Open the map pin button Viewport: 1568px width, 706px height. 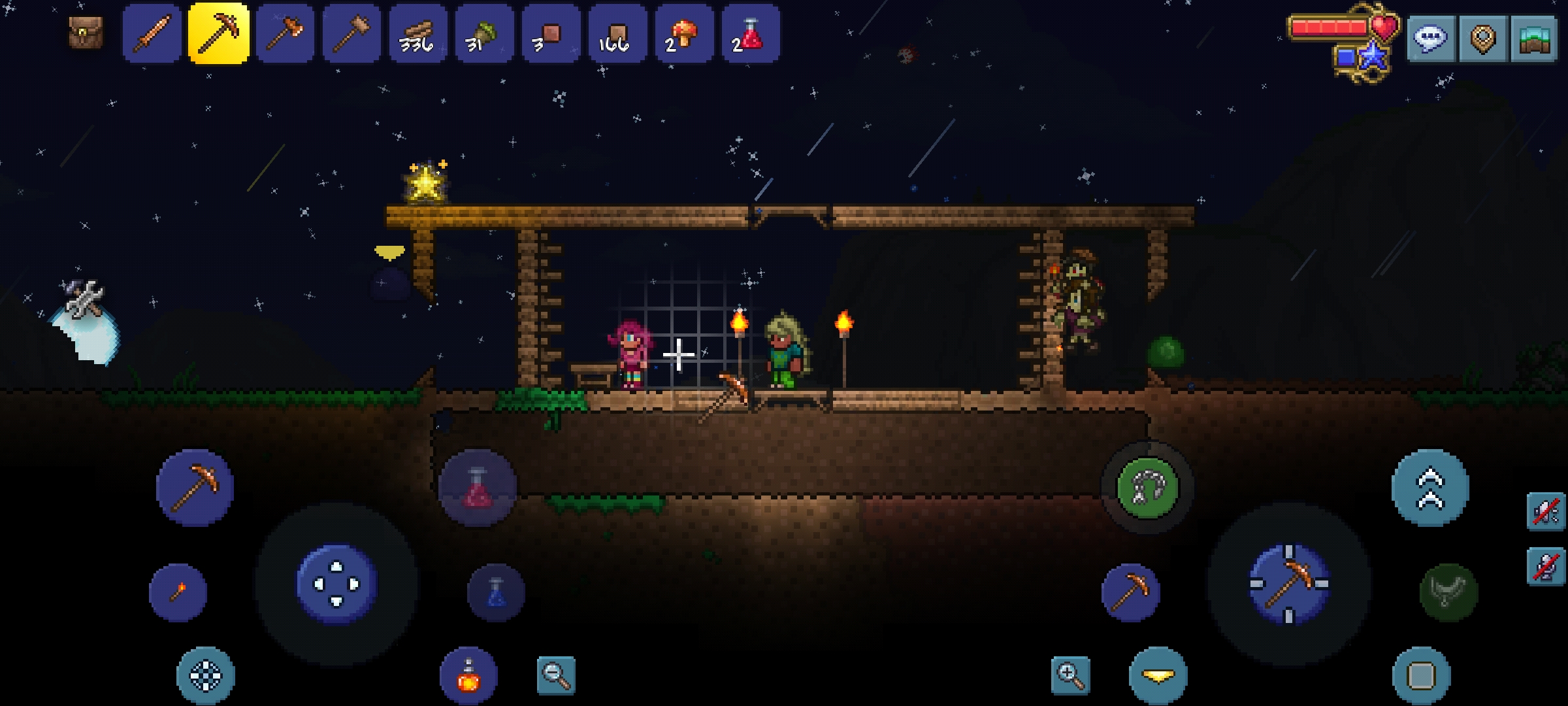tap(1482, 39)
